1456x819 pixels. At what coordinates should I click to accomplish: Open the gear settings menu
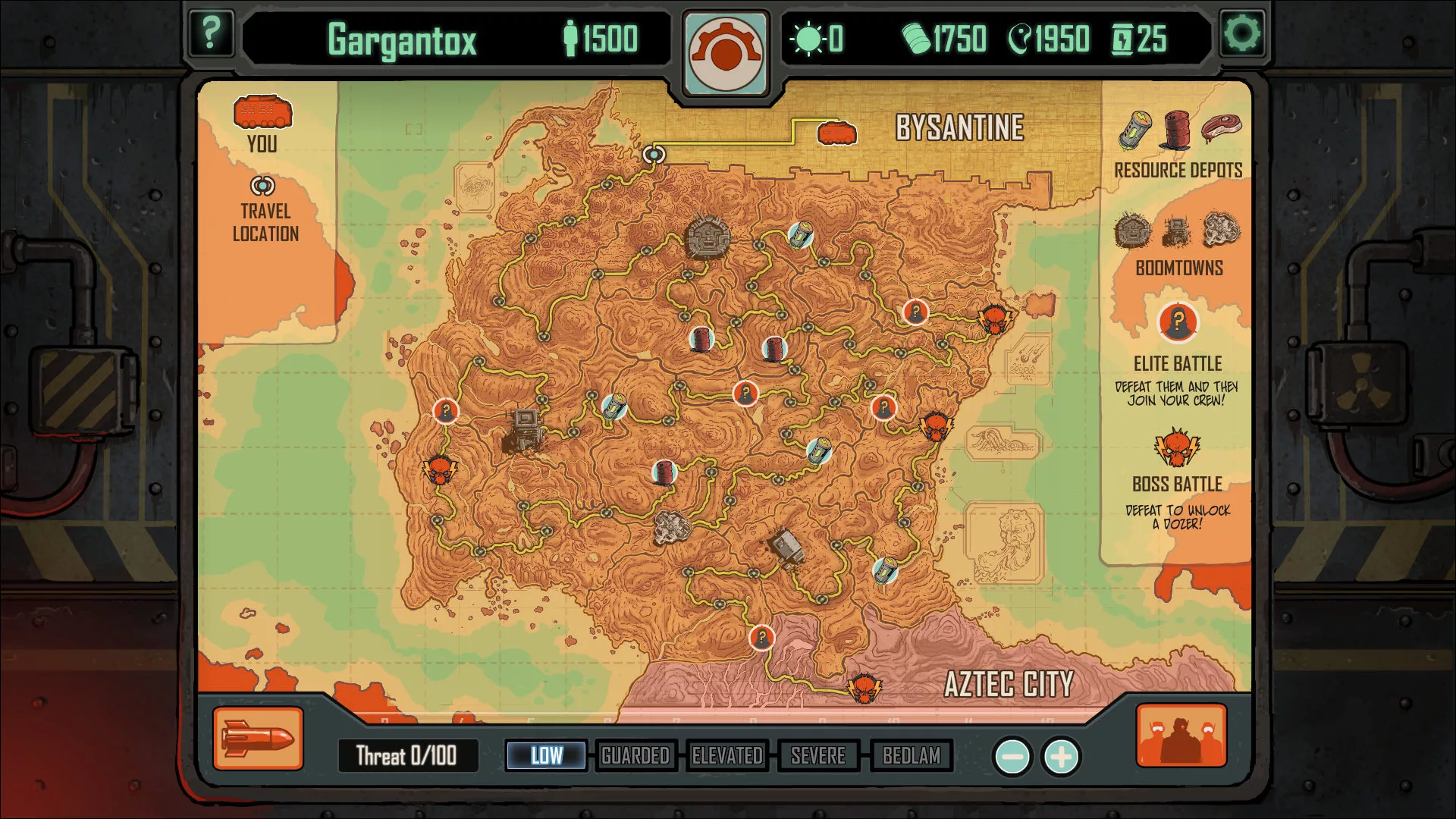tap(1242, 33)
